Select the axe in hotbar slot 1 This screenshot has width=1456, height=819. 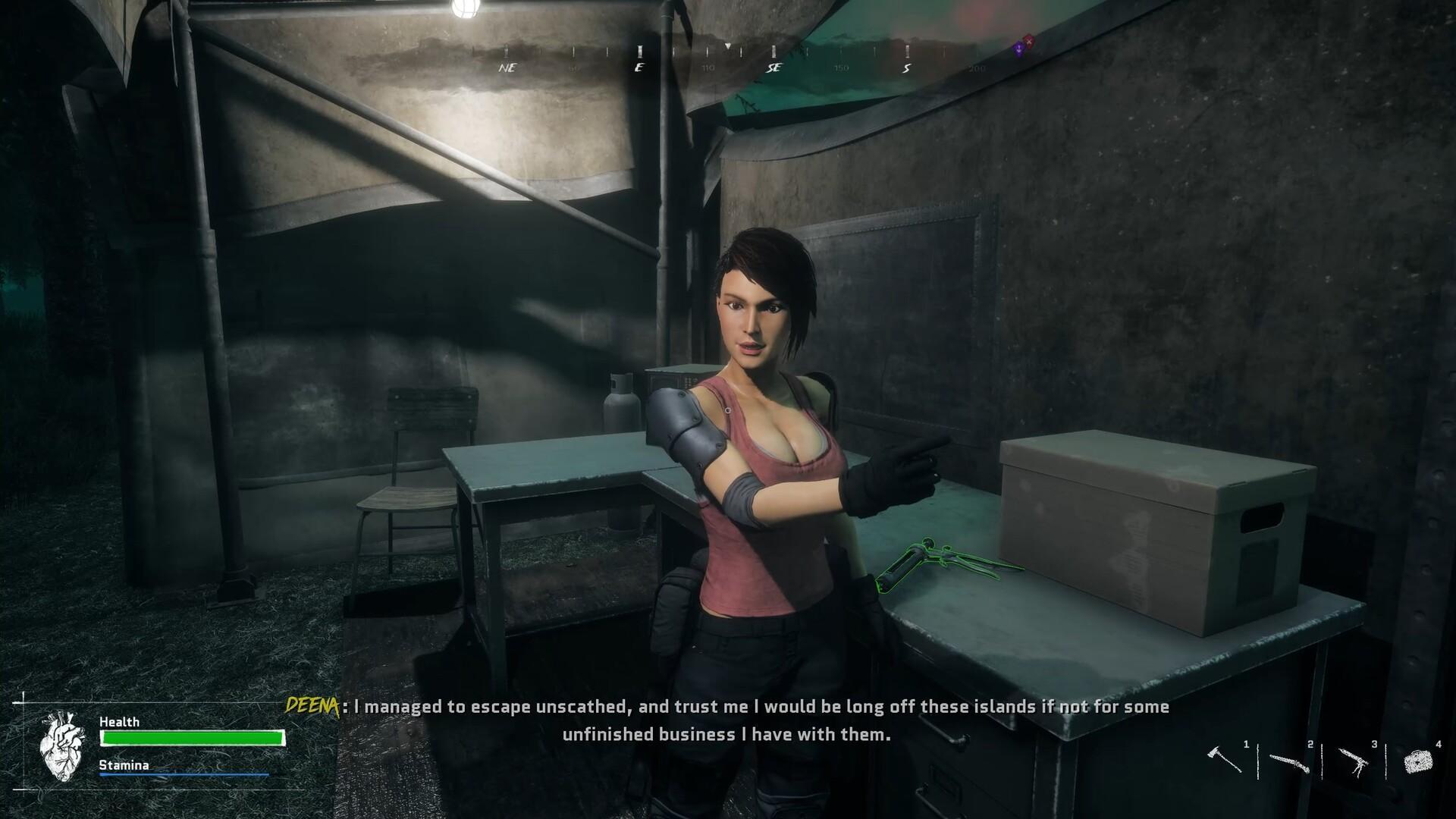coord(1224,759)
